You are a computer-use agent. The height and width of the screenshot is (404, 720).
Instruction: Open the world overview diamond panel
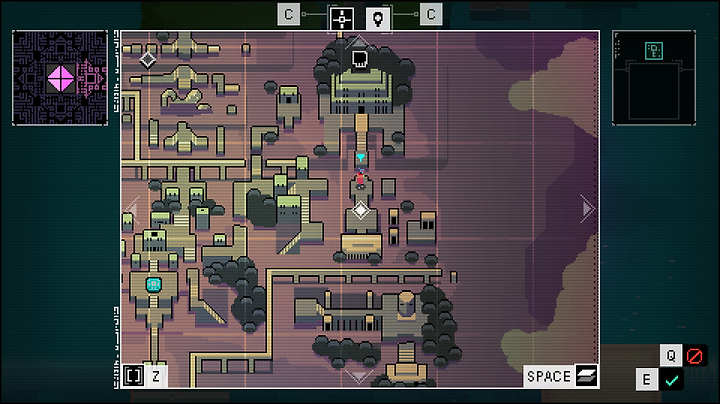tap(60, 78)
